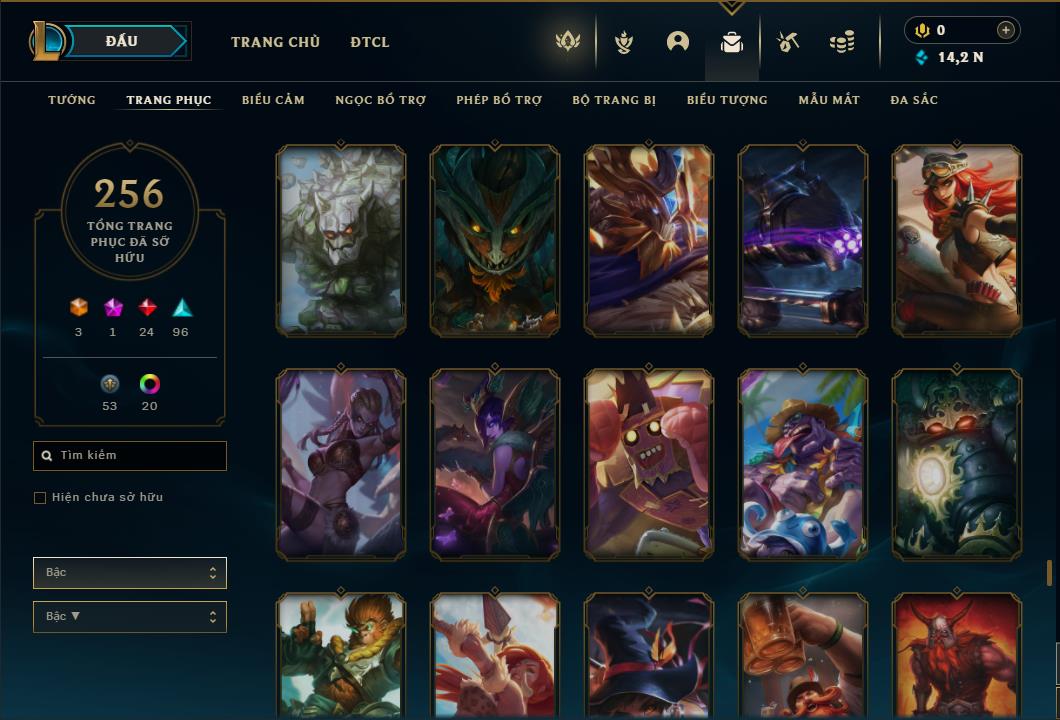Open the ĐTCL menu
The width and height of the screenshot is (1060, 720).
[370, 42]
